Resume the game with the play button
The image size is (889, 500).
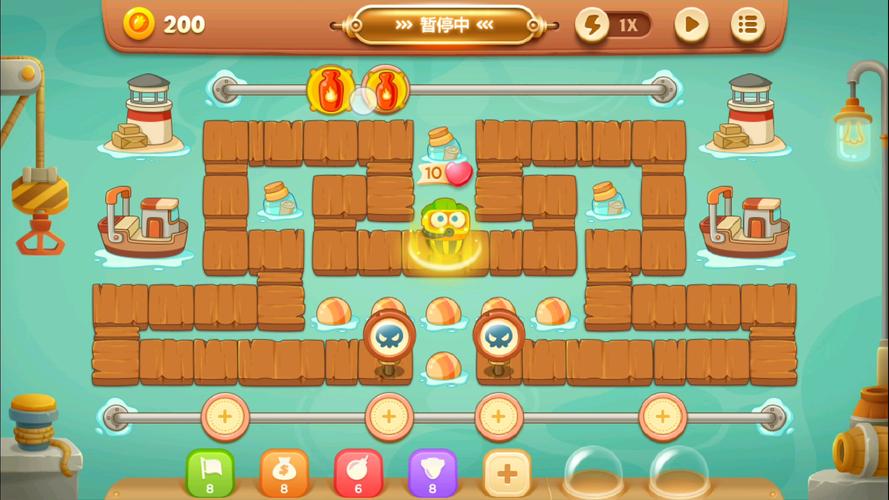pos(691,25)
